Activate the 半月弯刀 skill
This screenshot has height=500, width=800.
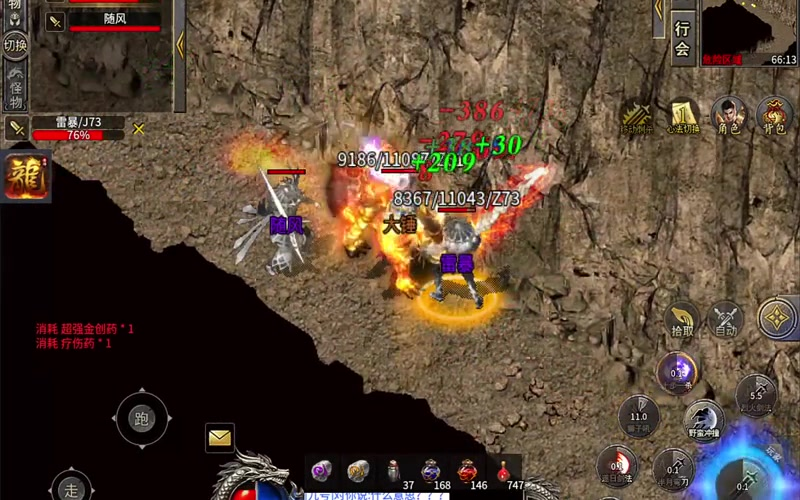pyautogui.click(x=673, y=467)
